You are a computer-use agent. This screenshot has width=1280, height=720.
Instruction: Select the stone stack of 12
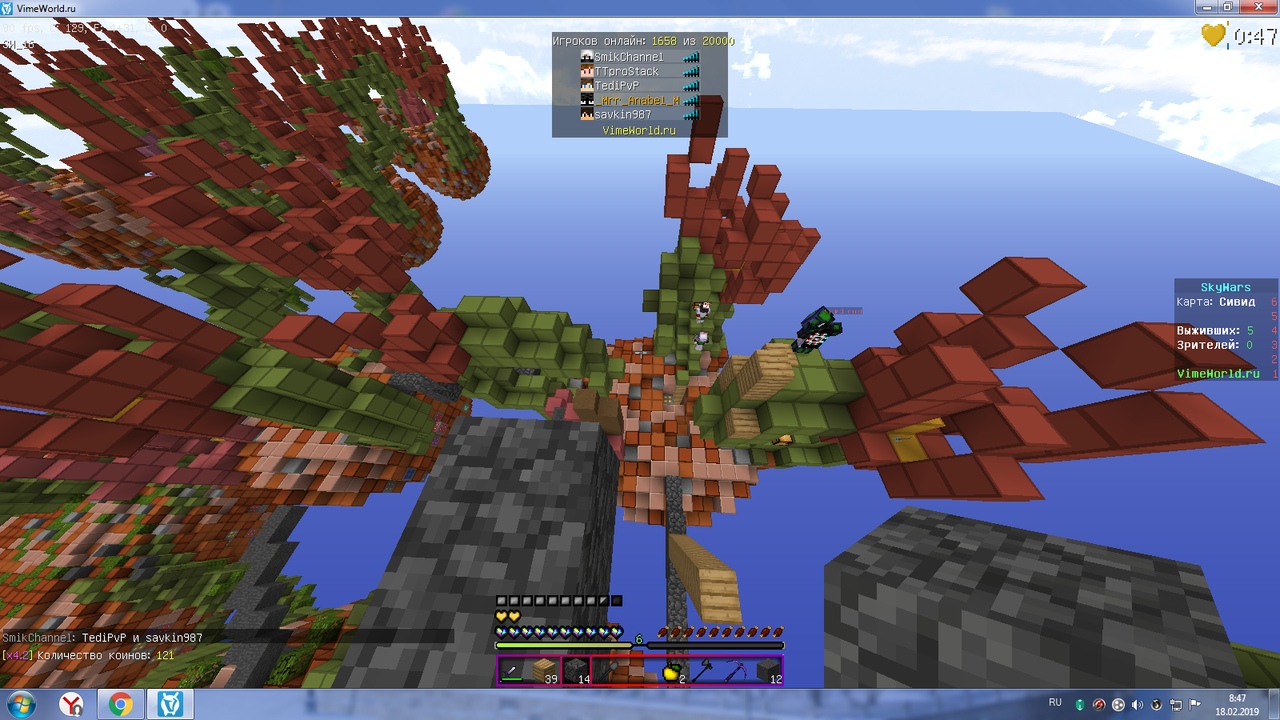[x=768, y=671]
